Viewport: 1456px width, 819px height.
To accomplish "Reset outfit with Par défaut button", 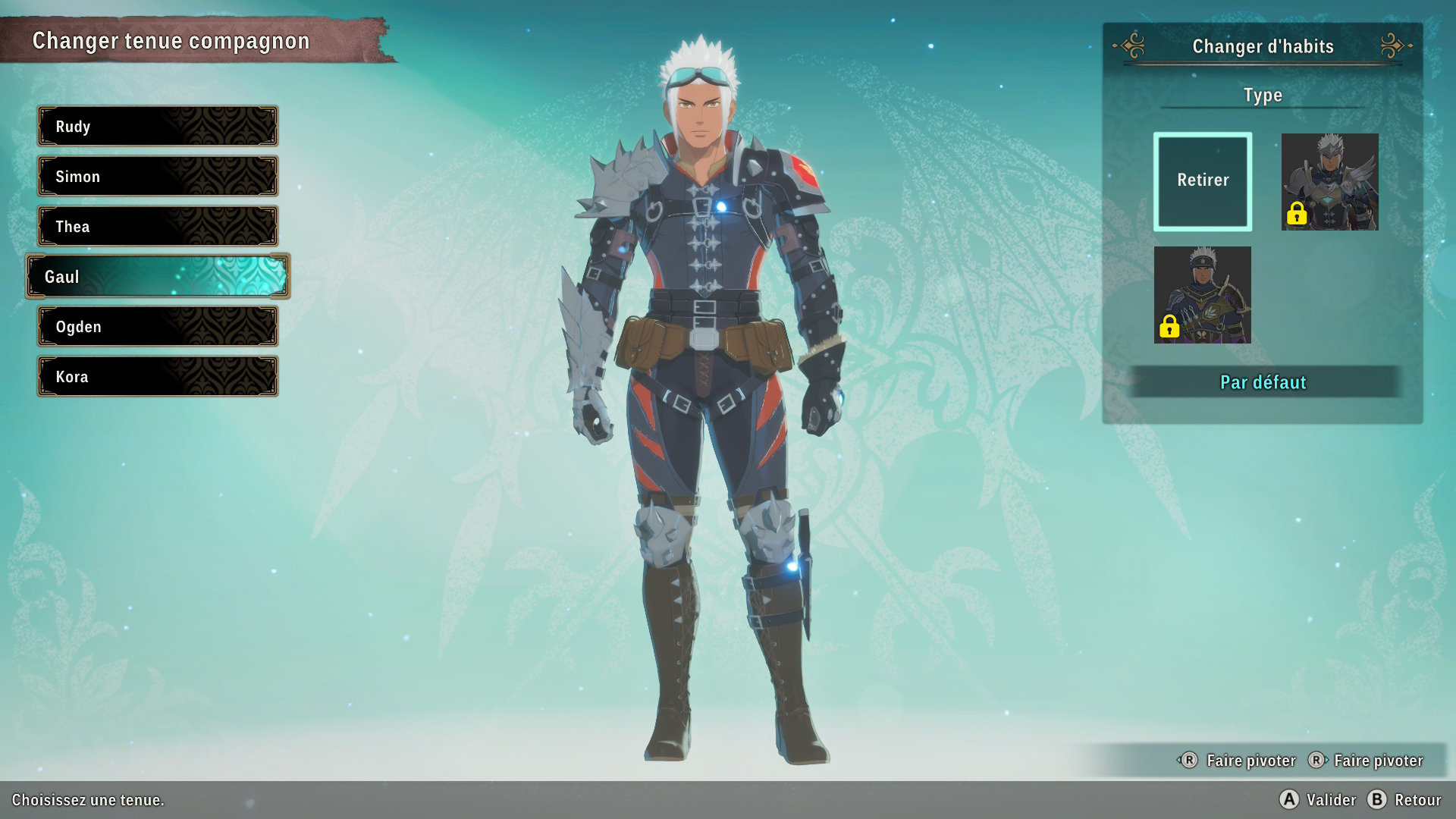I will [1263, 382].
